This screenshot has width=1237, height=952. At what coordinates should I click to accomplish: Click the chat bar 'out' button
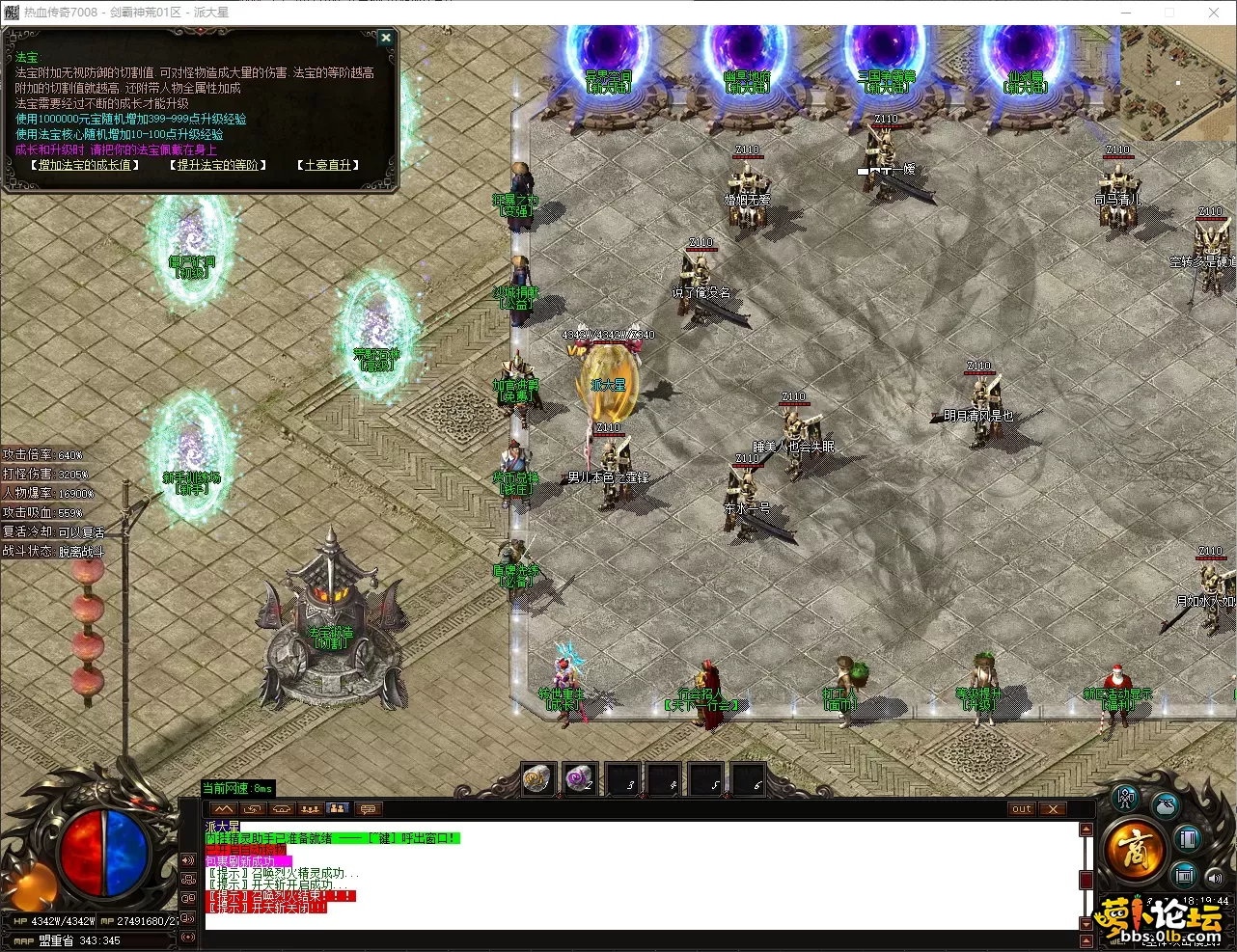(1022, 809)
